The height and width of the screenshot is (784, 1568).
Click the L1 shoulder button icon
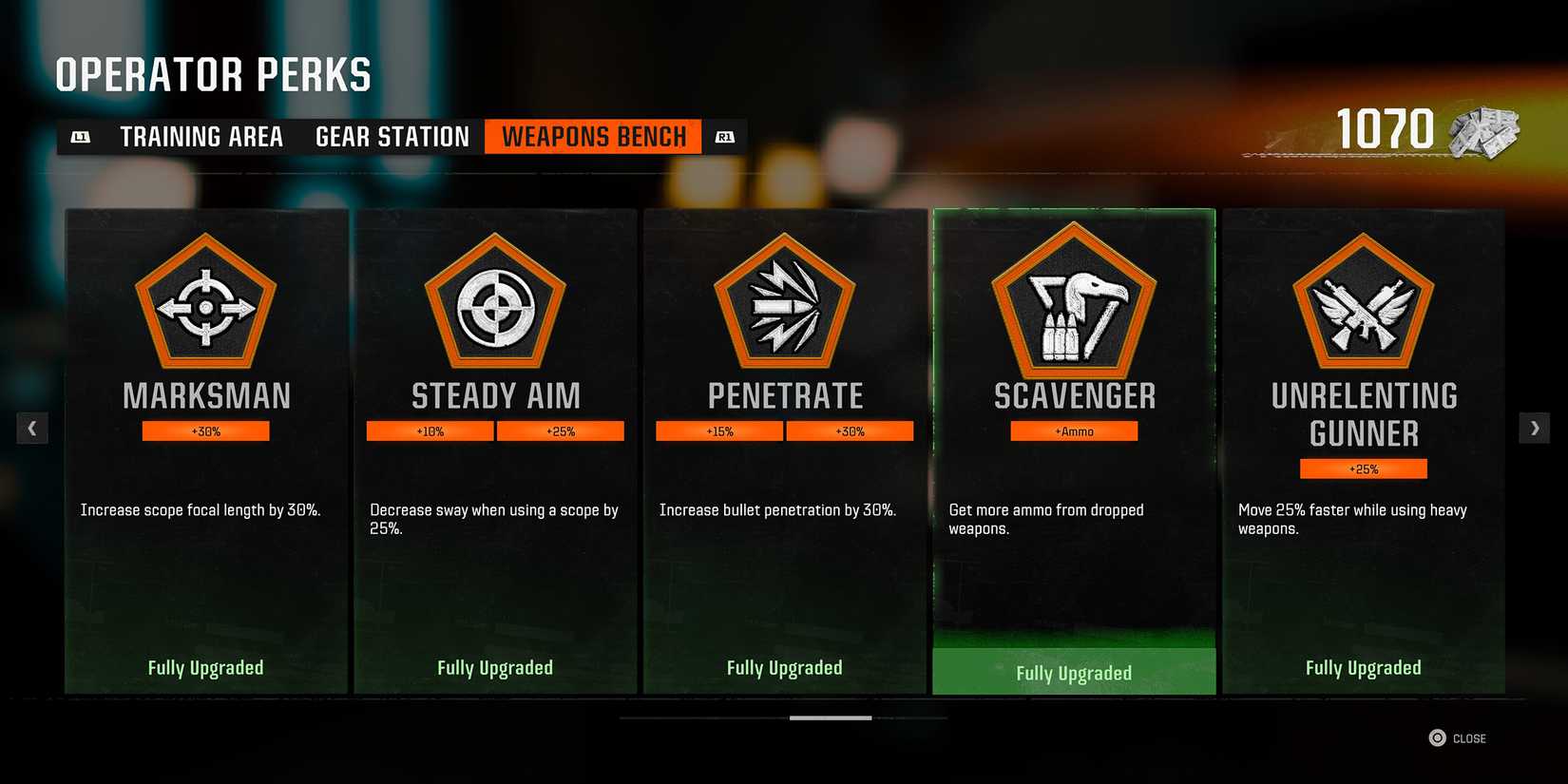[x=82, y=136]
